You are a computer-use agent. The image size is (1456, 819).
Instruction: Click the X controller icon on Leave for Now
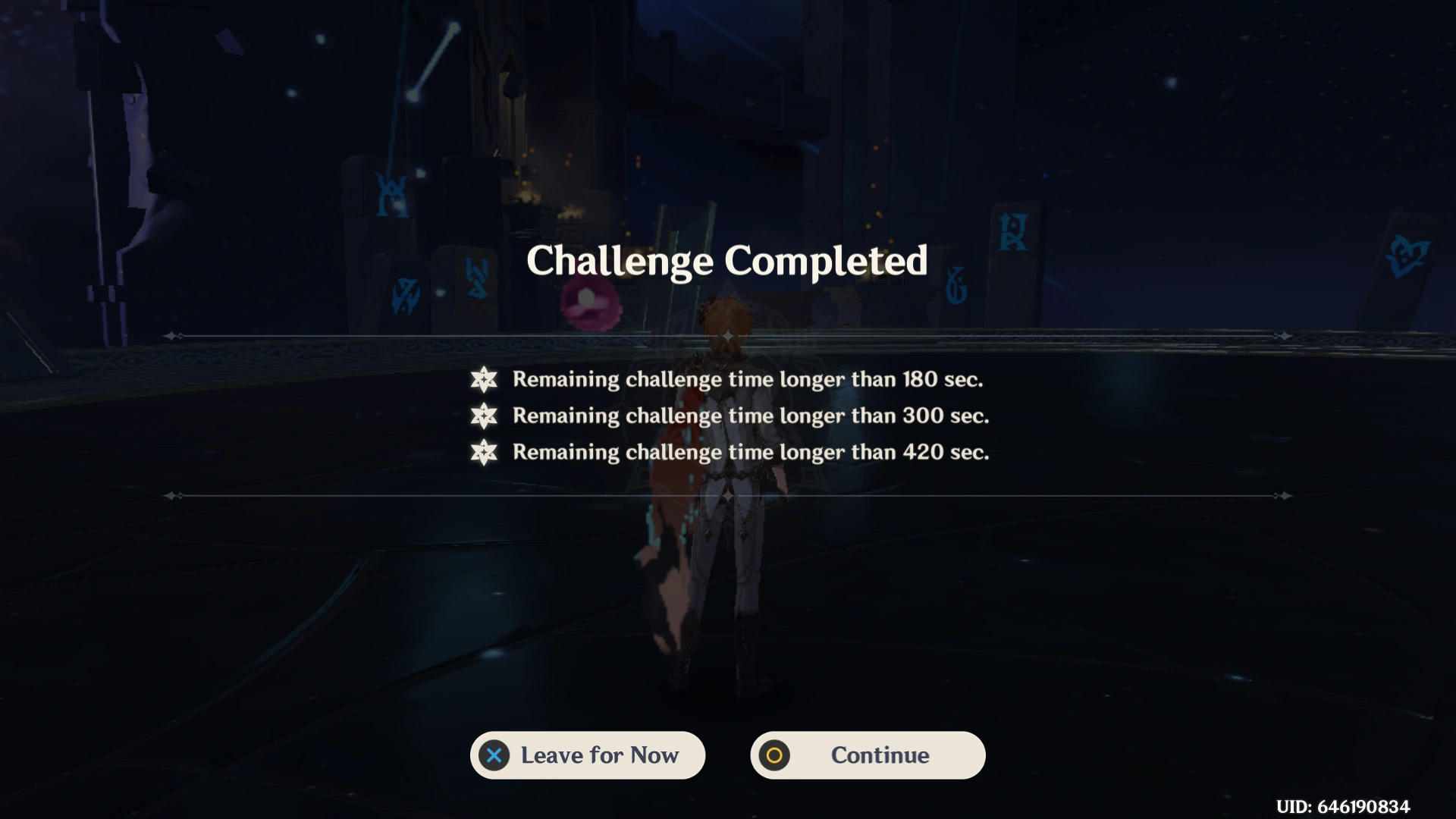(493, 755)
